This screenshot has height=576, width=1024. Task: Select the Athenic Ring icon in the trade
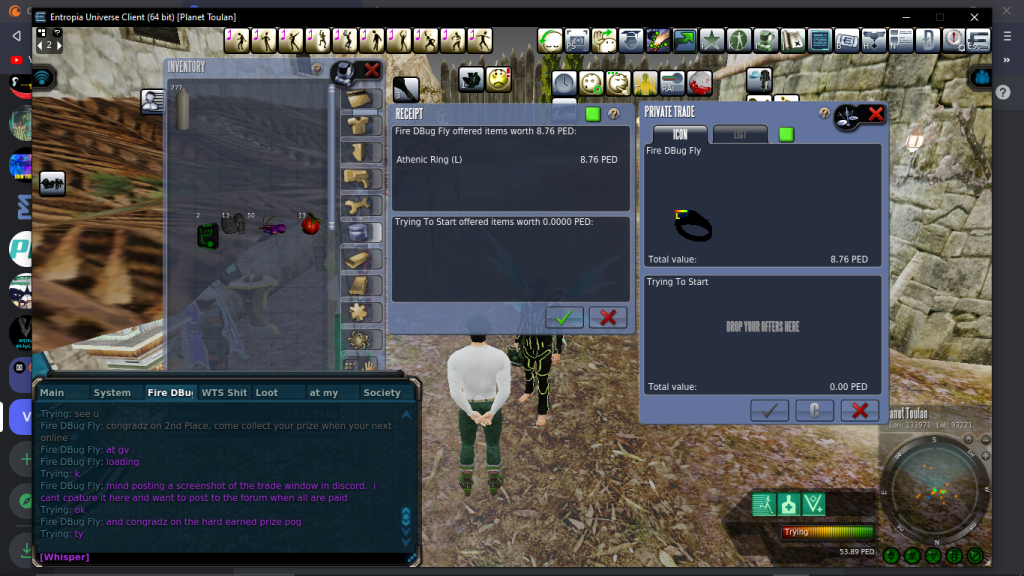693,226
